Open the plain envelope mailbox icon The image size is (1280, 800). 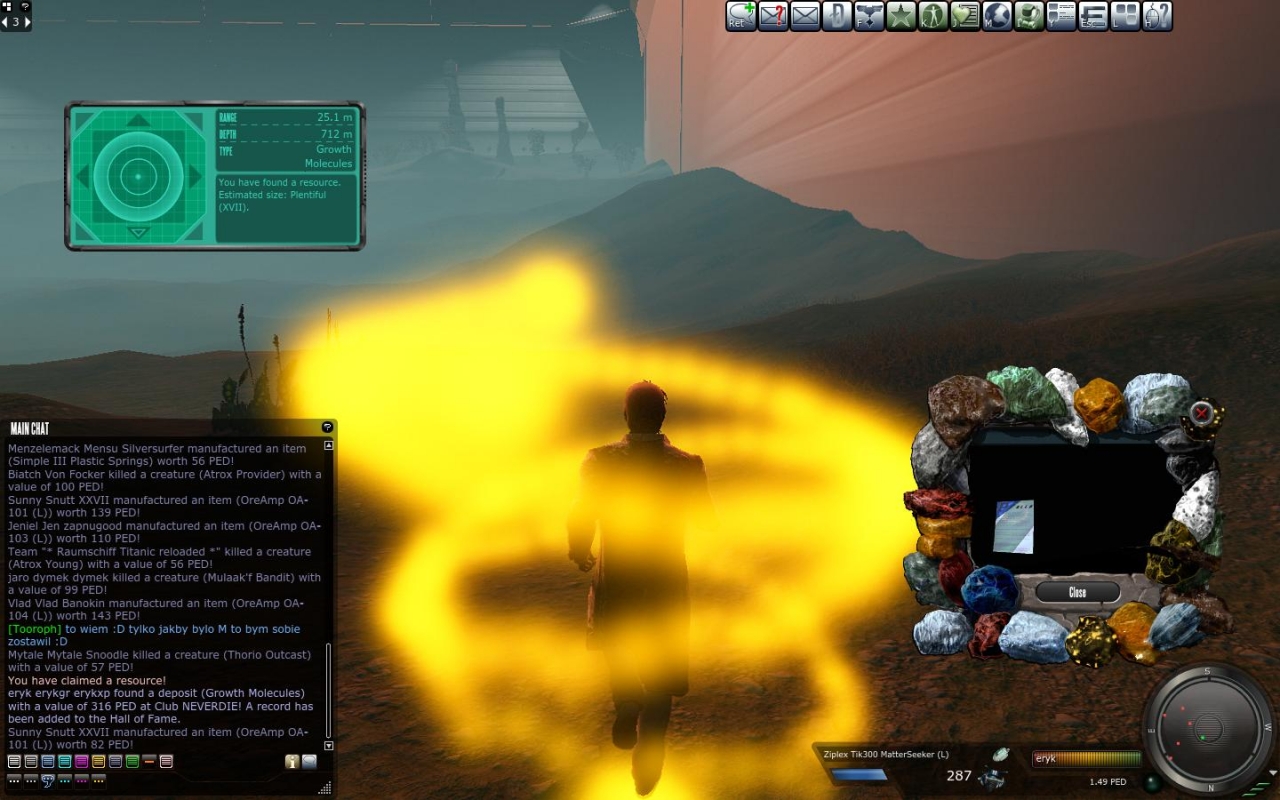click(805, 16)
